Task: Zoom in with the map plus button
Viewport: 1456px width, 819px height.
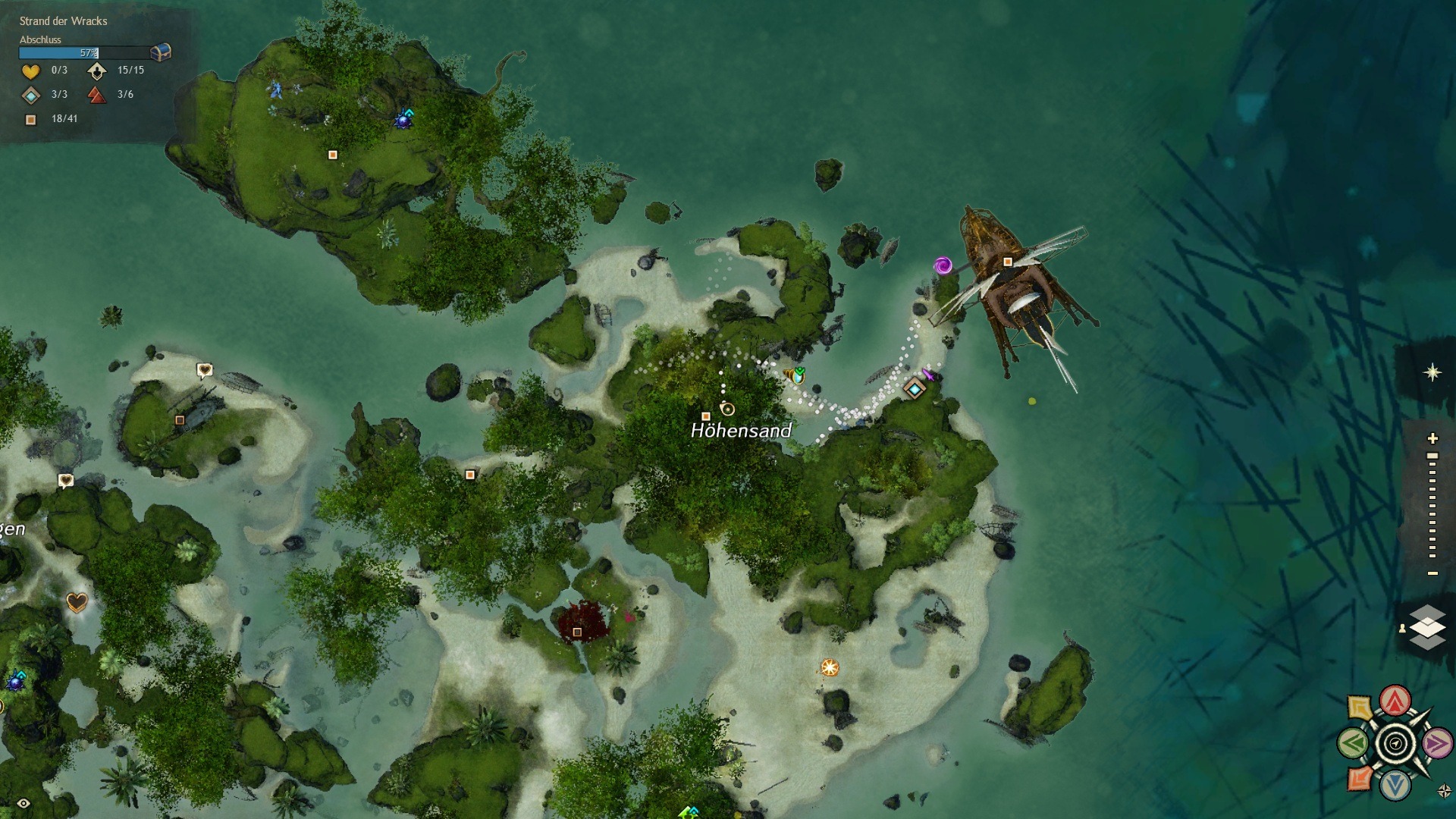Action: (1432, 438)
